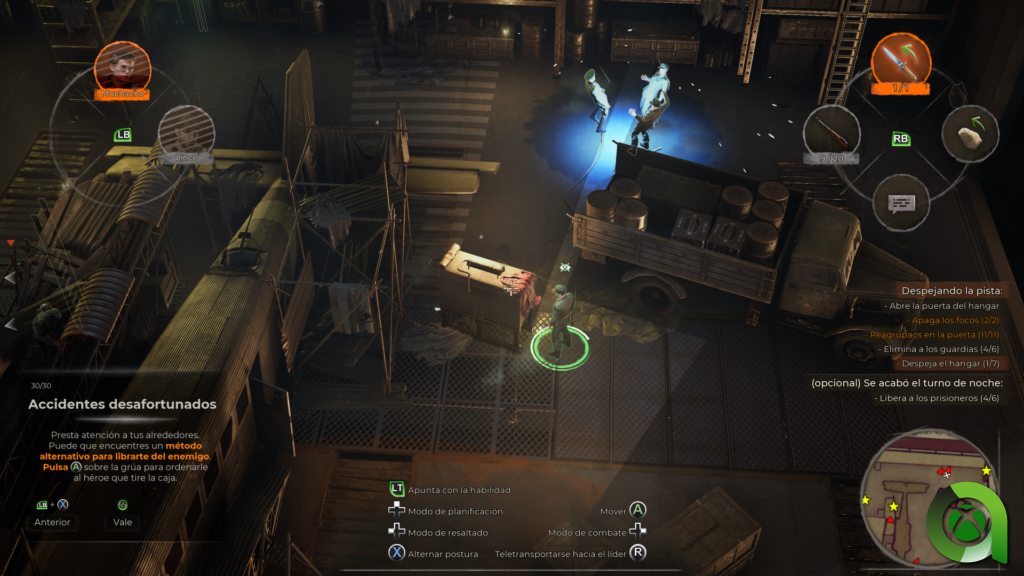Image resolution: width=1024 pixels, height=576 pixels.
Task: Switch to the Lince character portrait
Action: 186,131
